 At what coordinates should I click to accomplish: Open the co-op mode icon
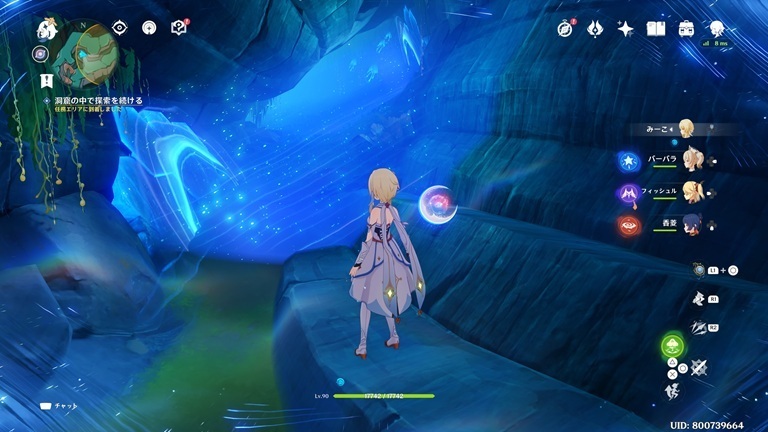coord(149,28)
